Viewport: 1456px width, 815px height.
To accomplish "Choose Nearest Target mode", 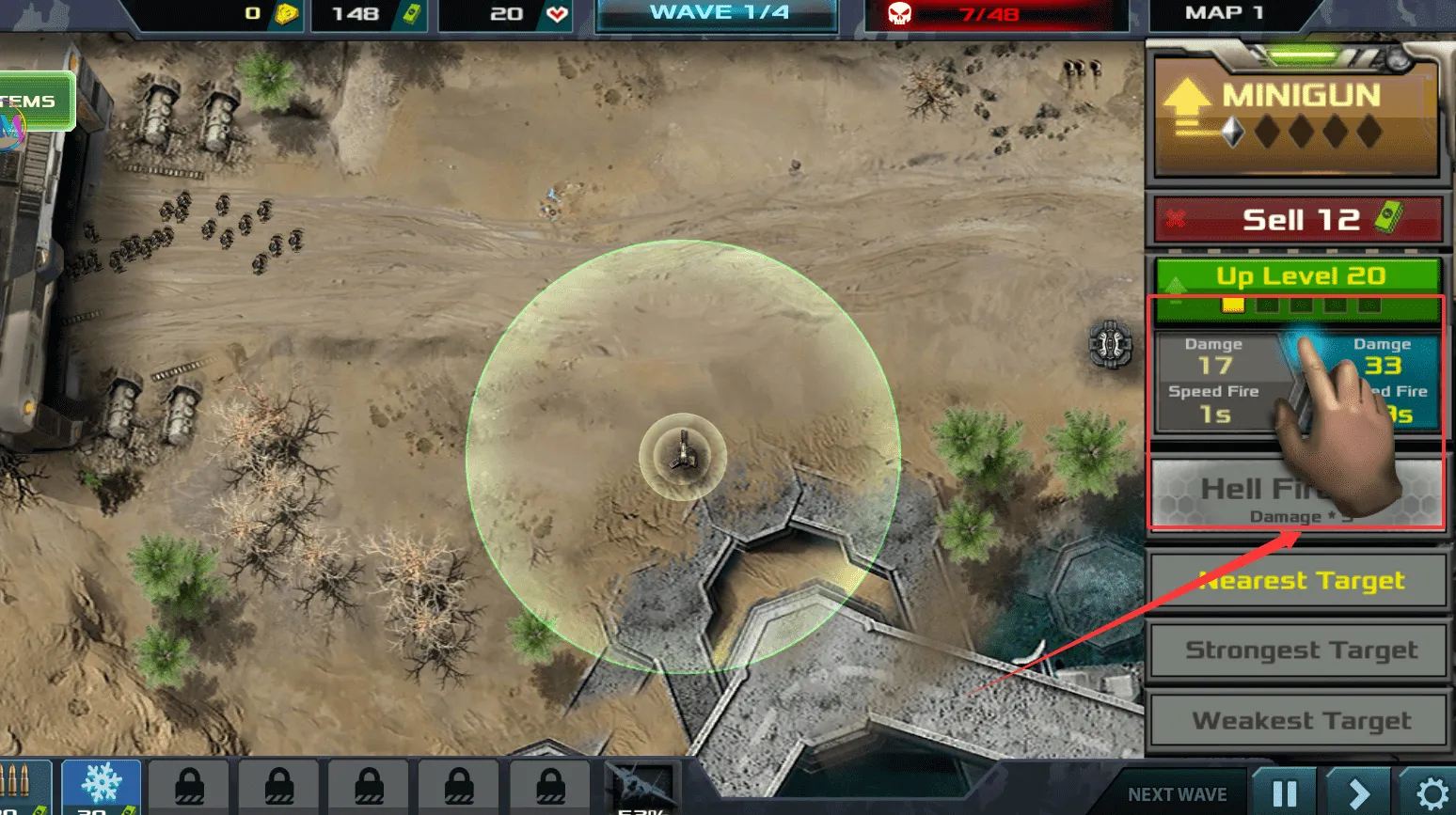I will coord(1298,581).
